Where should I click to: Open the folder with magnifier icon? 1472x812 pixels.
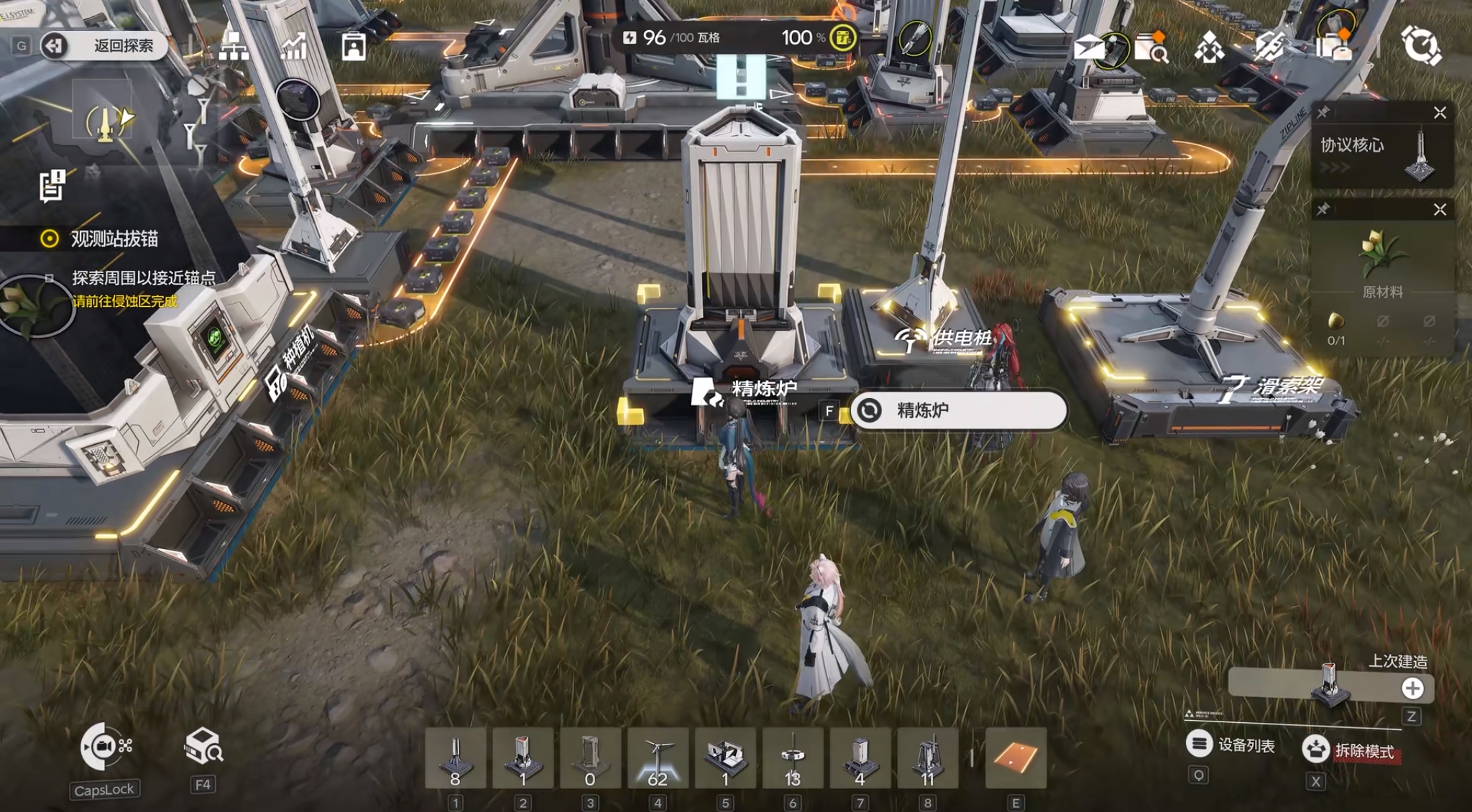click(x=1151, y=47)
